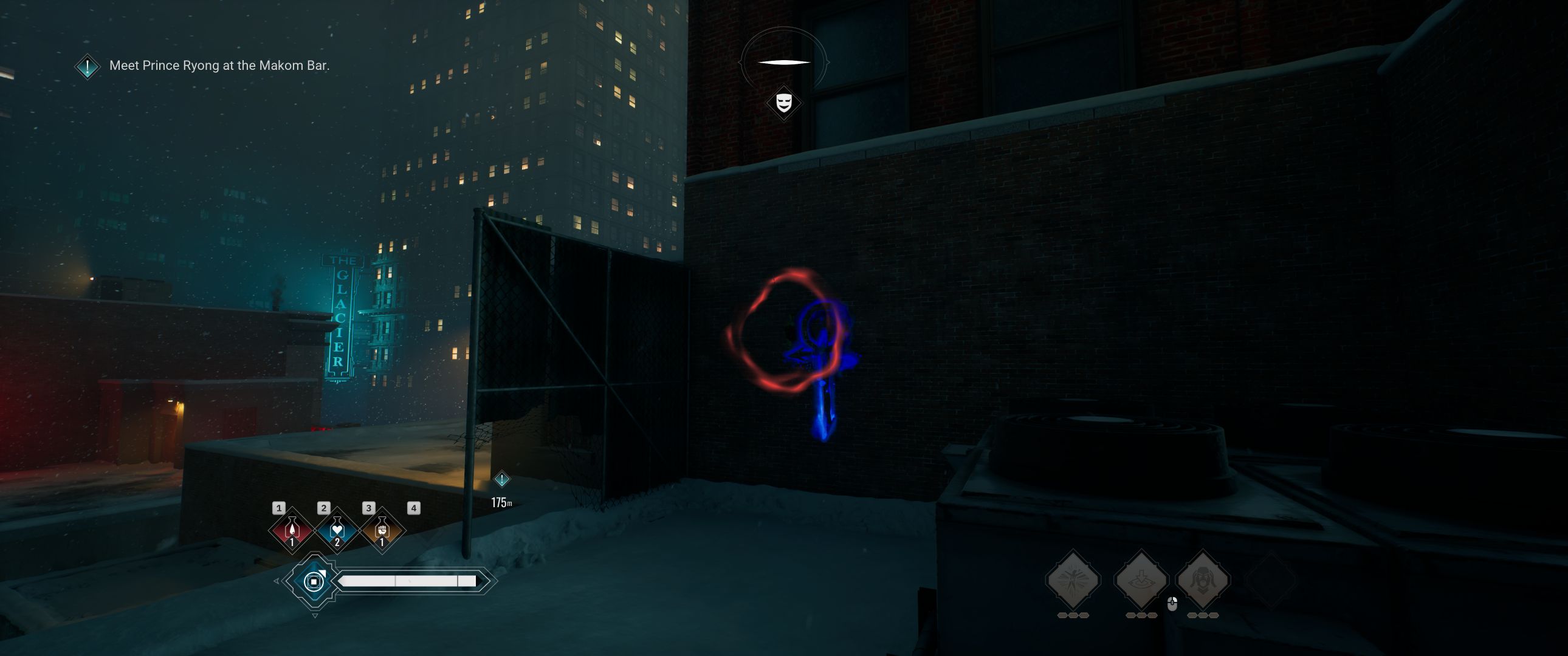Activate the downward-arrow ability icon
This screenshot has height=656, width=1568.
(x=1141, y=581)
